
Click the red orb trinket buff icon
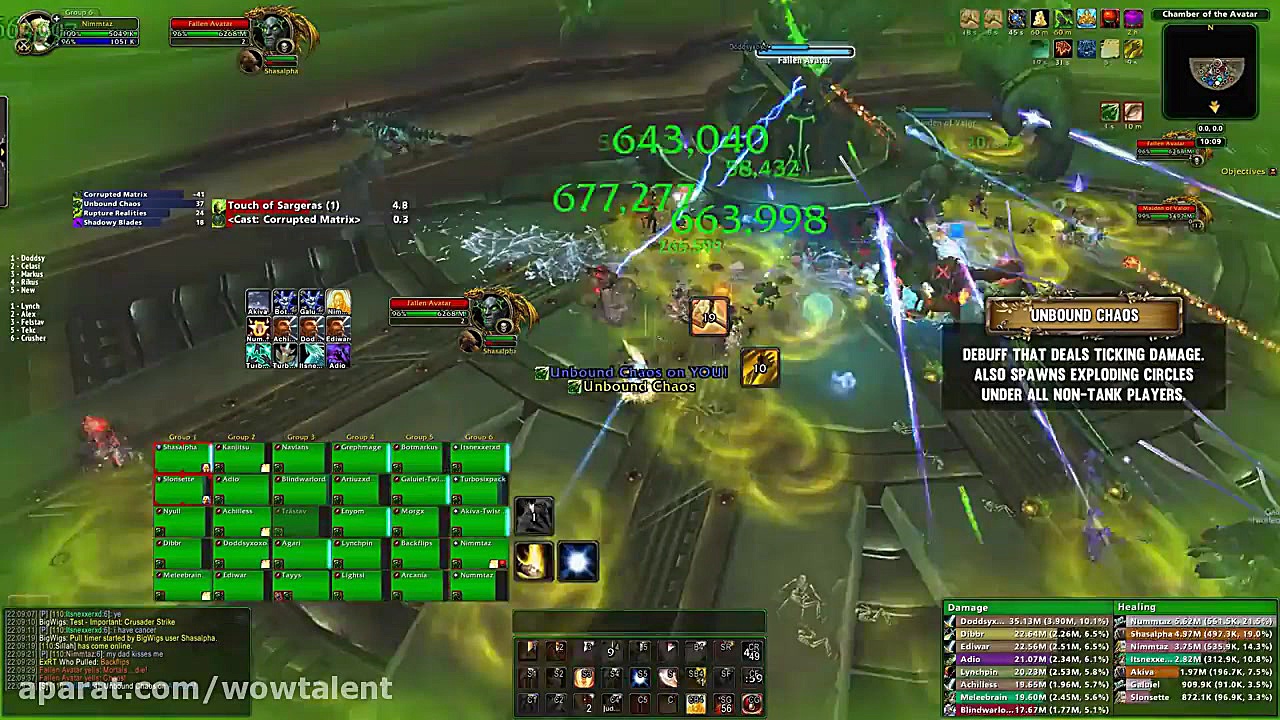click(x=1110, y=17)
